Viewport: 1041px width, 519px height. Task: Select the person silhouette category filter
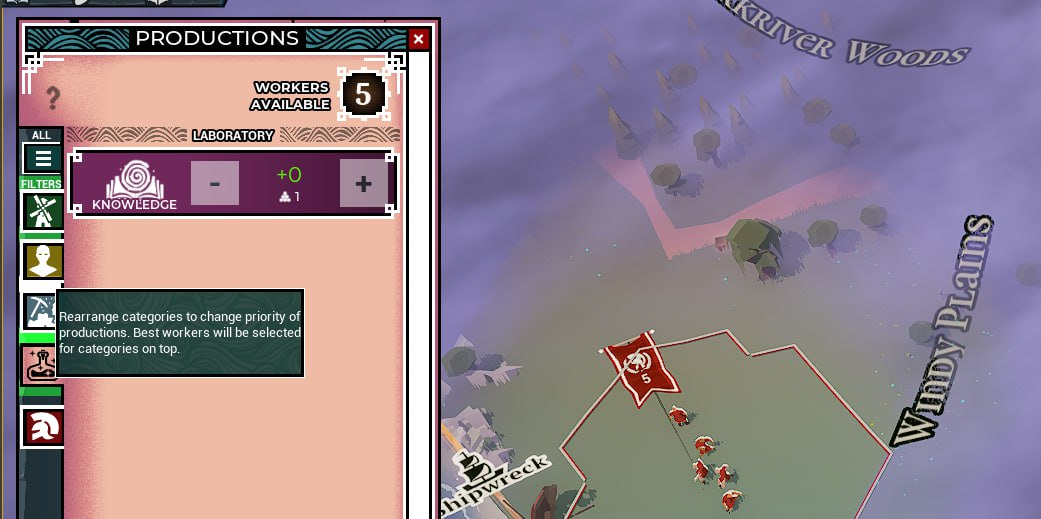click(x=42, y=261)
